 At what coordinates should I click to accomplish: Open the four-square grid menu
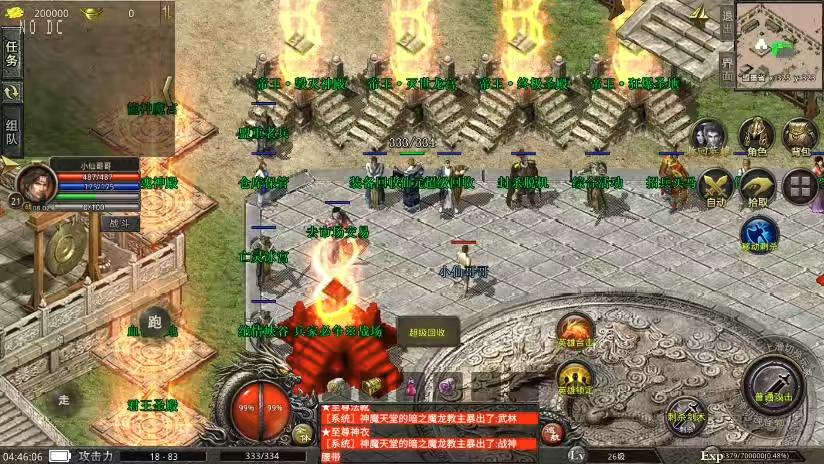pos(800,185)
